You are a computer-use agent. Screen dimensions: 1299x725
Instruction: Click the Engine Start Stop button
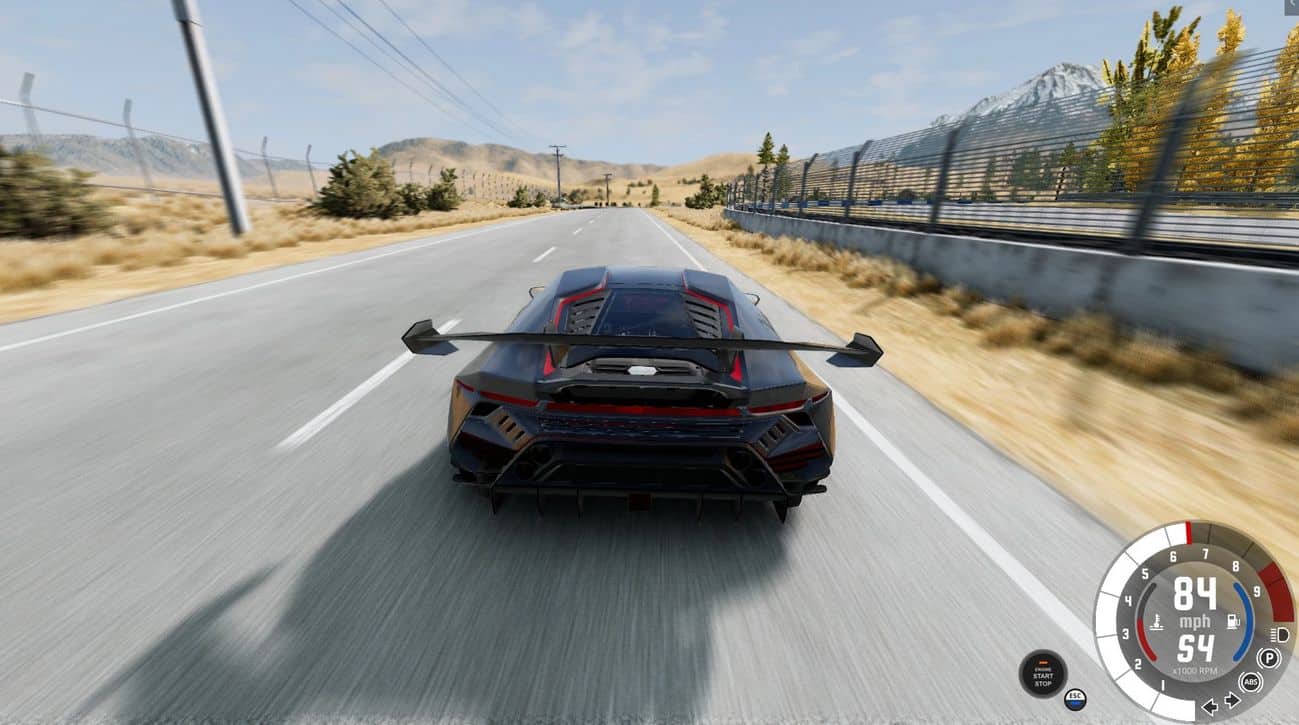pyautogui.click(x=1042, y=674)
